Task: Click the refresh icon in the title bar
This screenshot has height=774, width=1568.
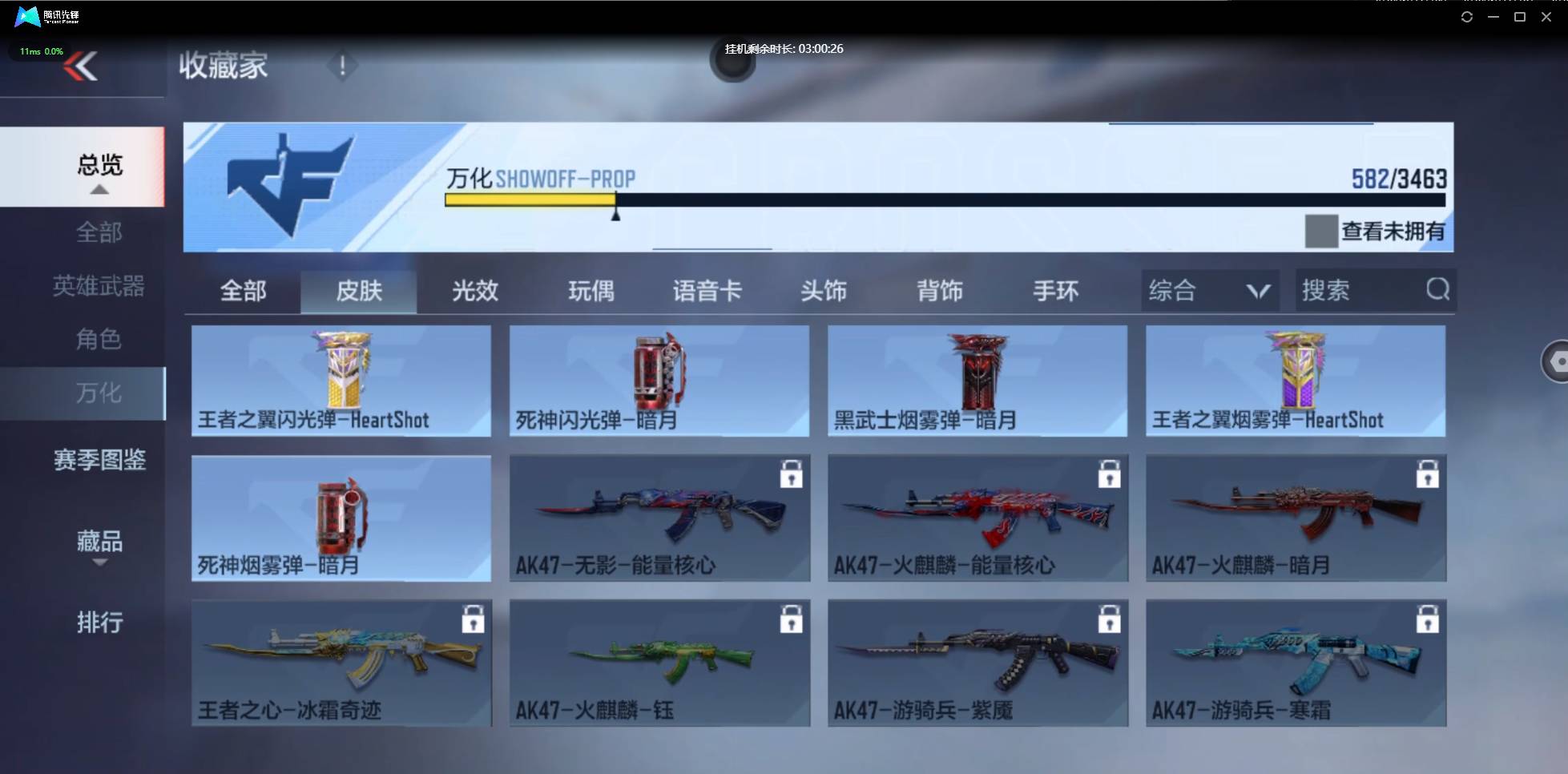Action: [x=1466, y=16]
